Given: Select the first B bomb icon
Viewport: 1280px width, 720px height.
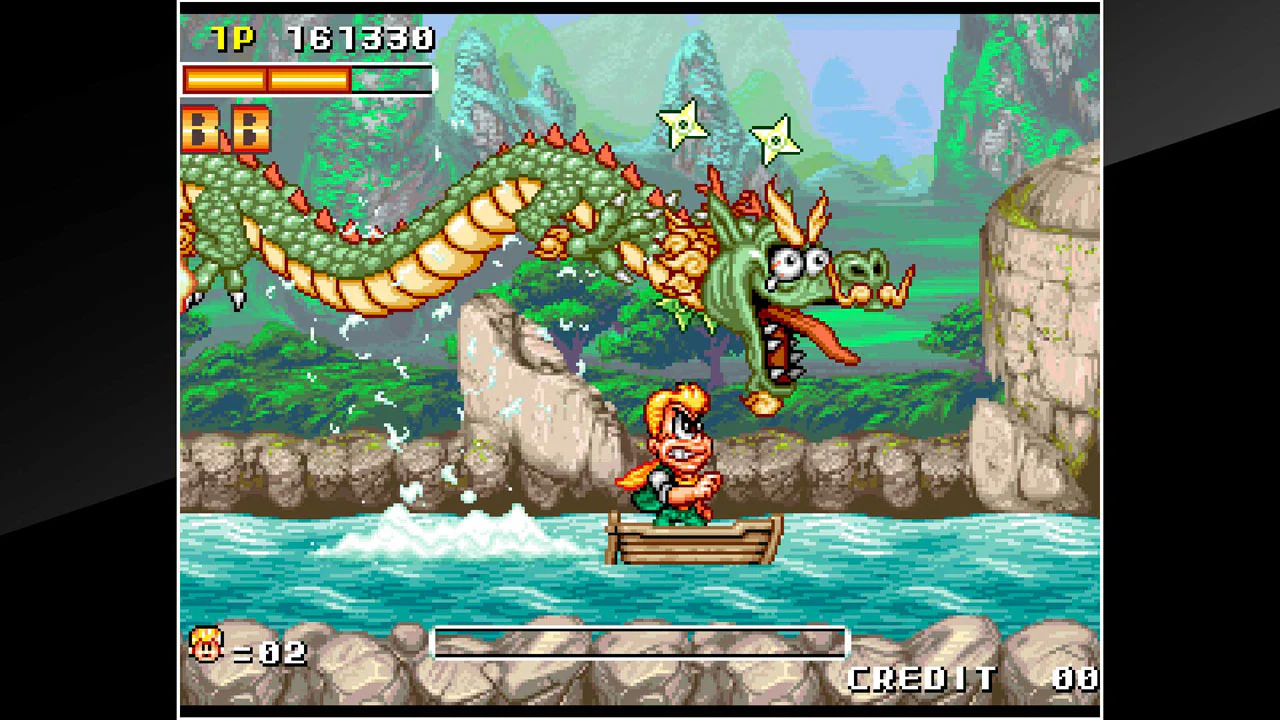Looking at the screenshot, I should (200, 130).
